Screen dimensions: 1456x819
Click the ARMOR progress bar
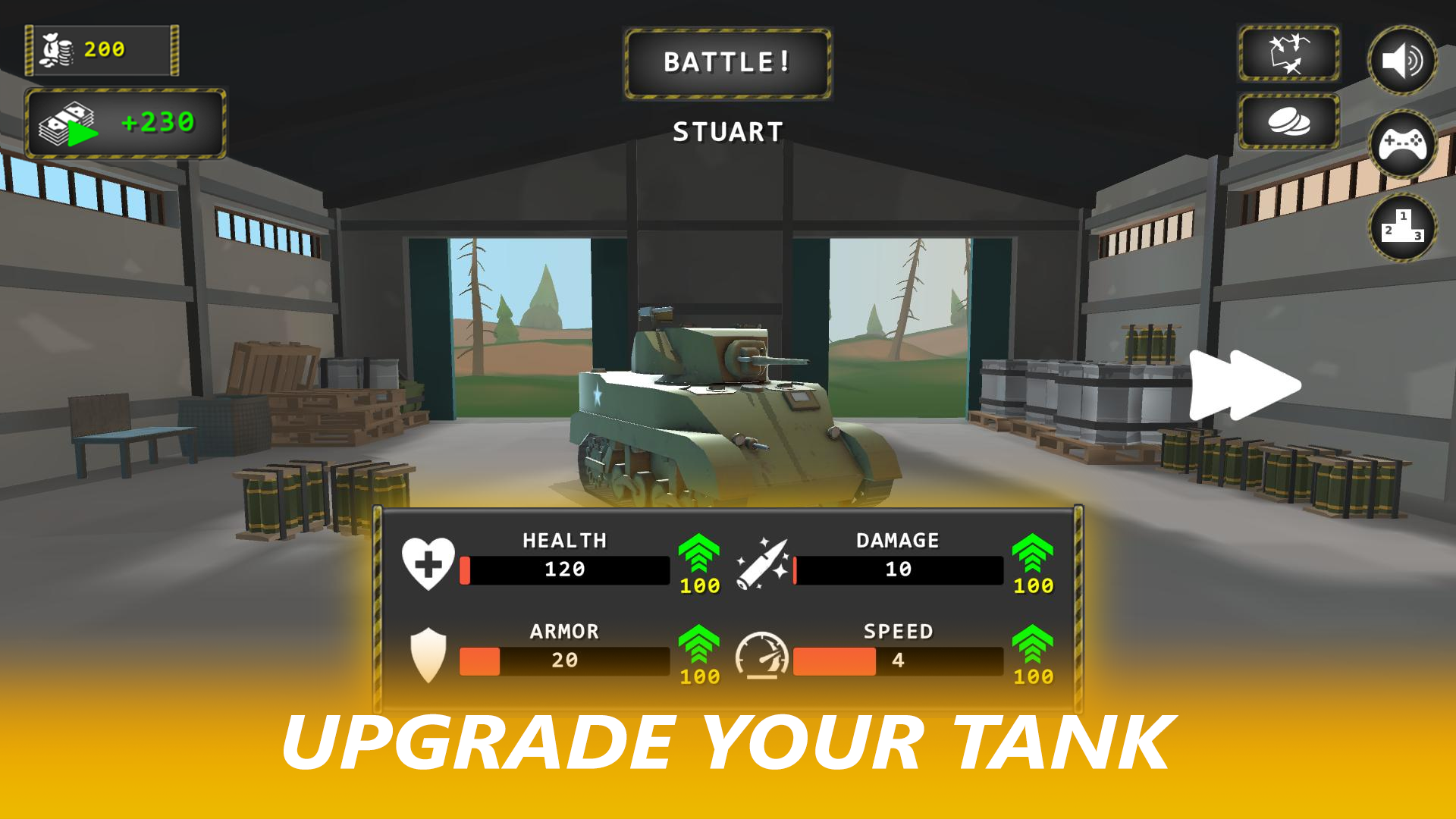(565, 662)
